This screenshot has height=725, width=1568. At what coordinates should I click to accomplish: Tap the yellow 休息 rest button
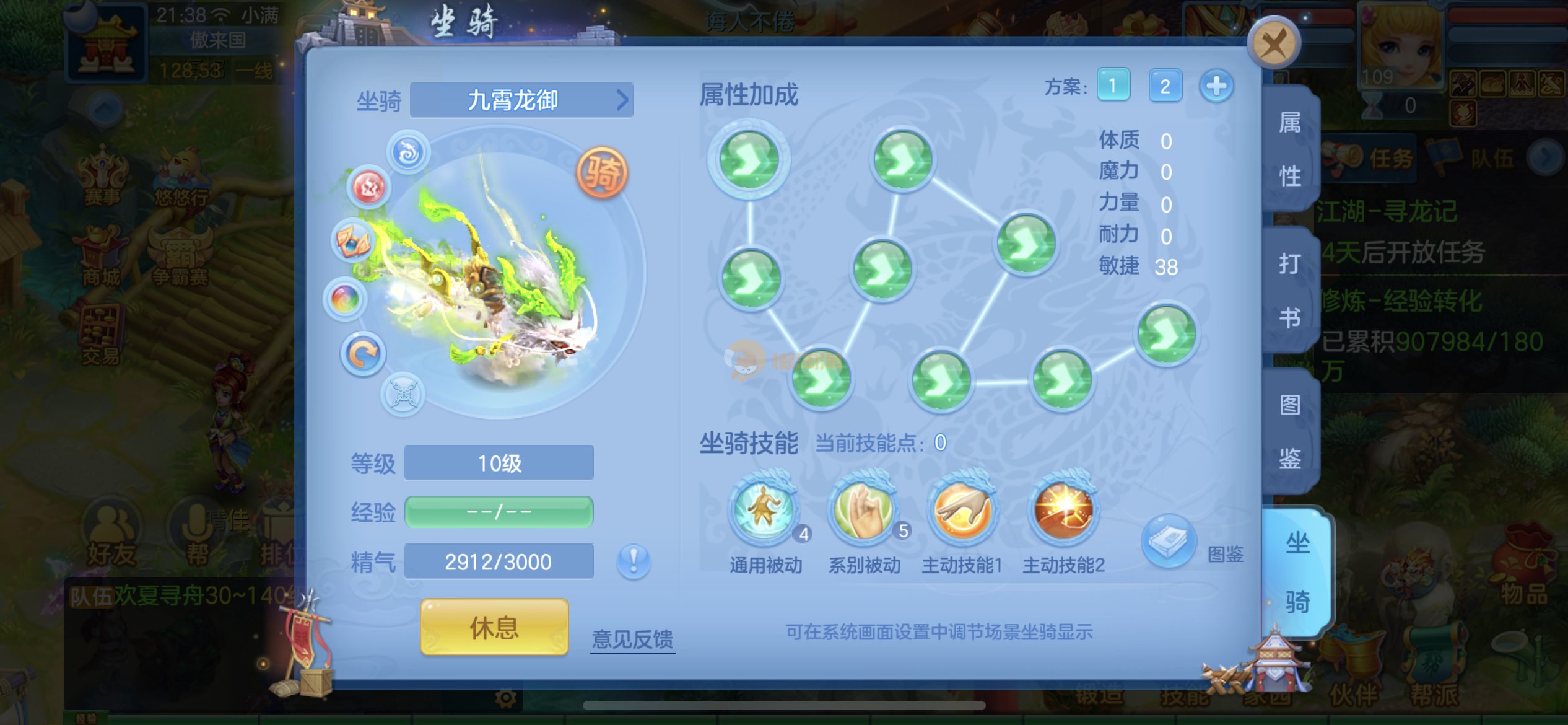(x=494, y=627)
